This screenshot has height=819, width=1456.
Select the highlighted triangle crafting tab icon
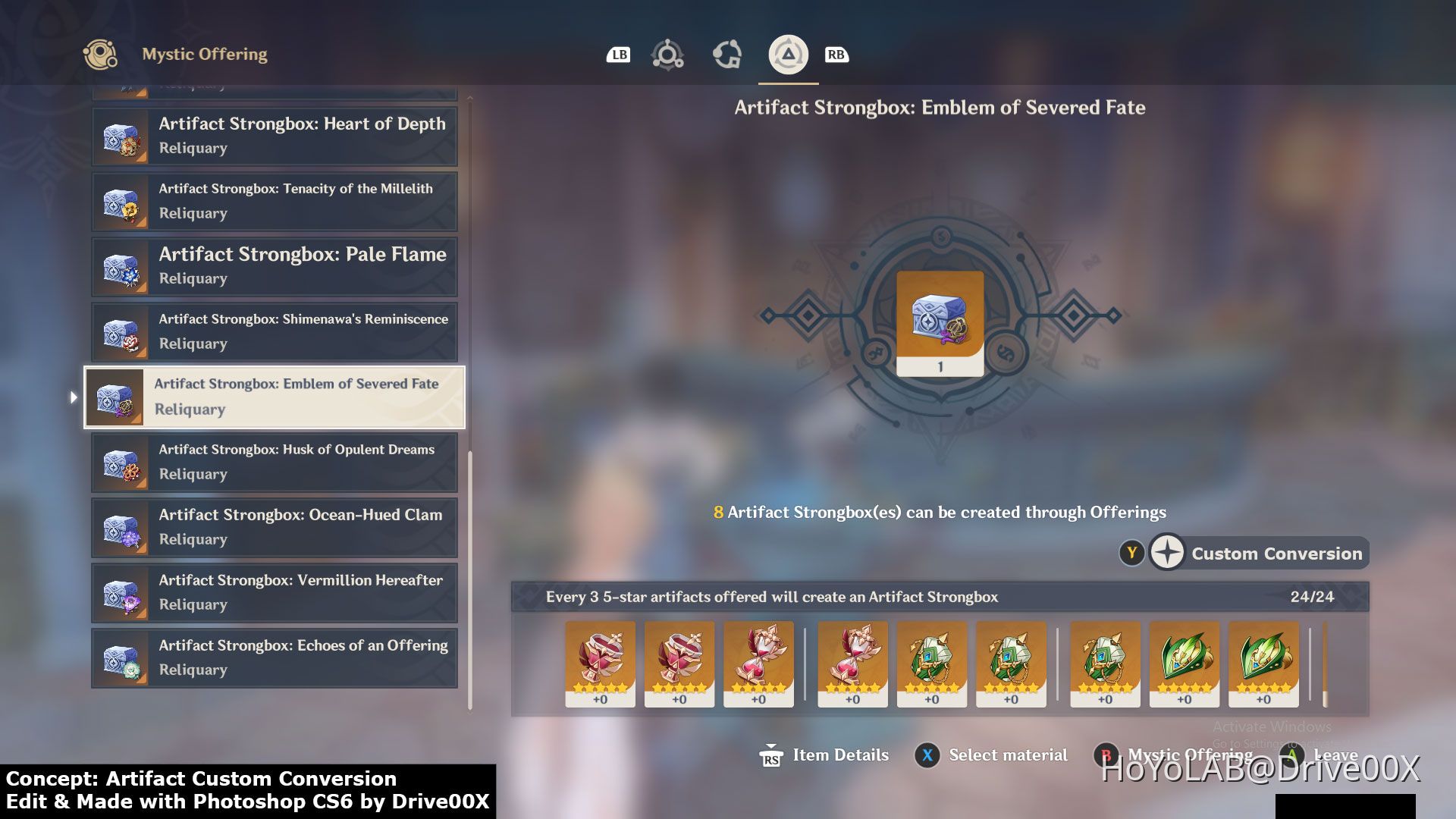click(787, 54)
